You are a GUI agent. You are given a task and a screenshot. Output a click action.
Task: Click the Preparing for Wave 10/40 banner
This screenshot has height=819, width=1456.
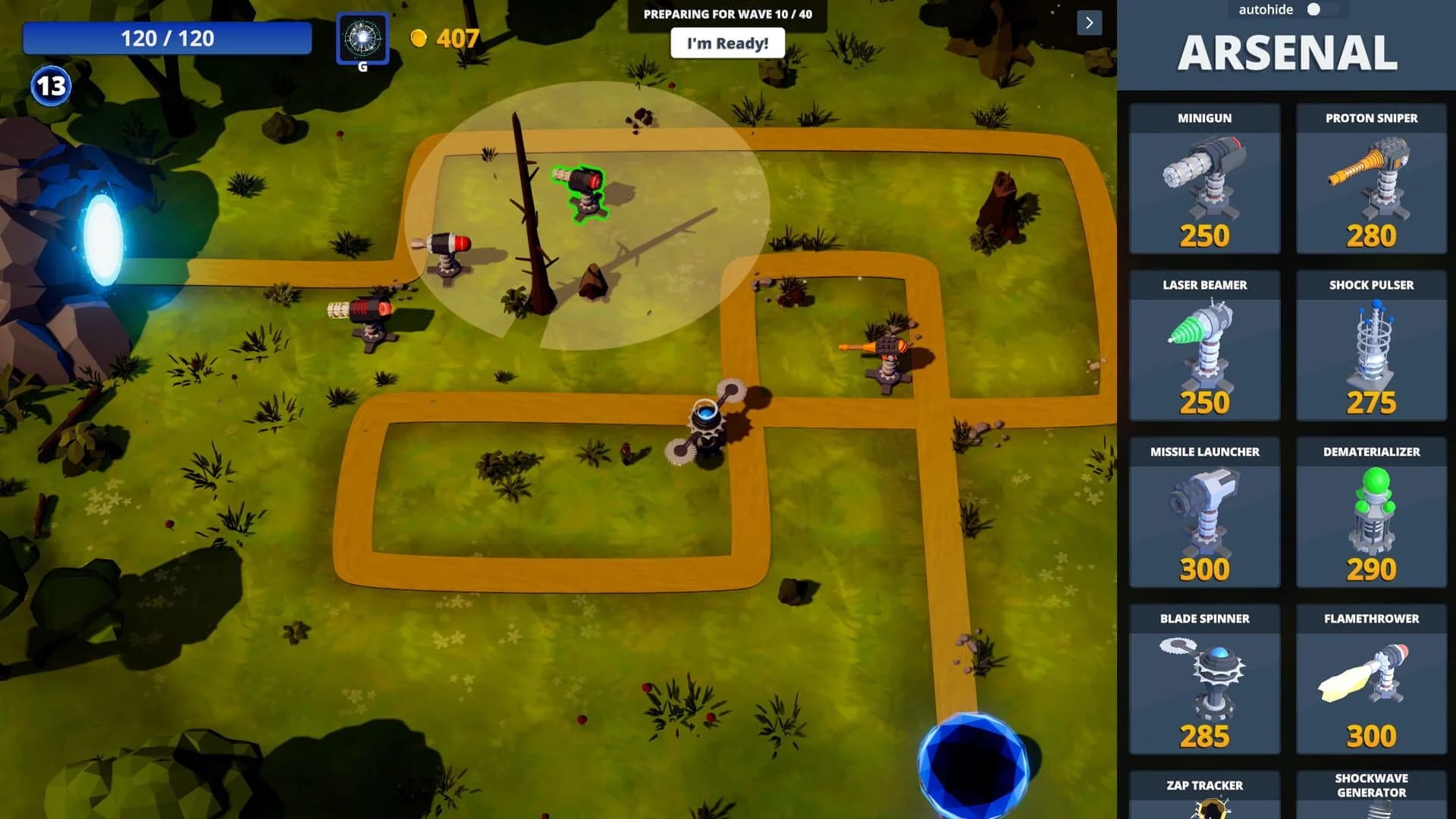[727, 13]
